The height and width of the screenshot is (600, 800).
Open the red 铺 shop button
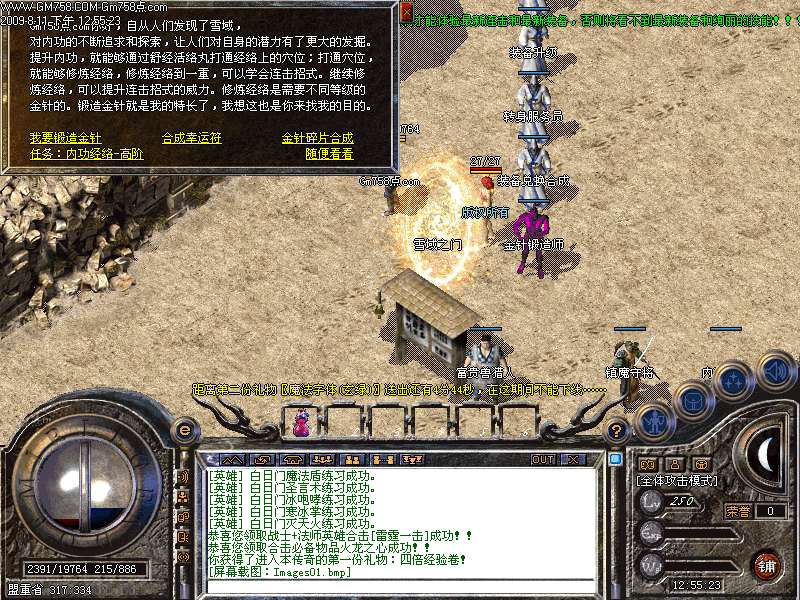(766, 565)
